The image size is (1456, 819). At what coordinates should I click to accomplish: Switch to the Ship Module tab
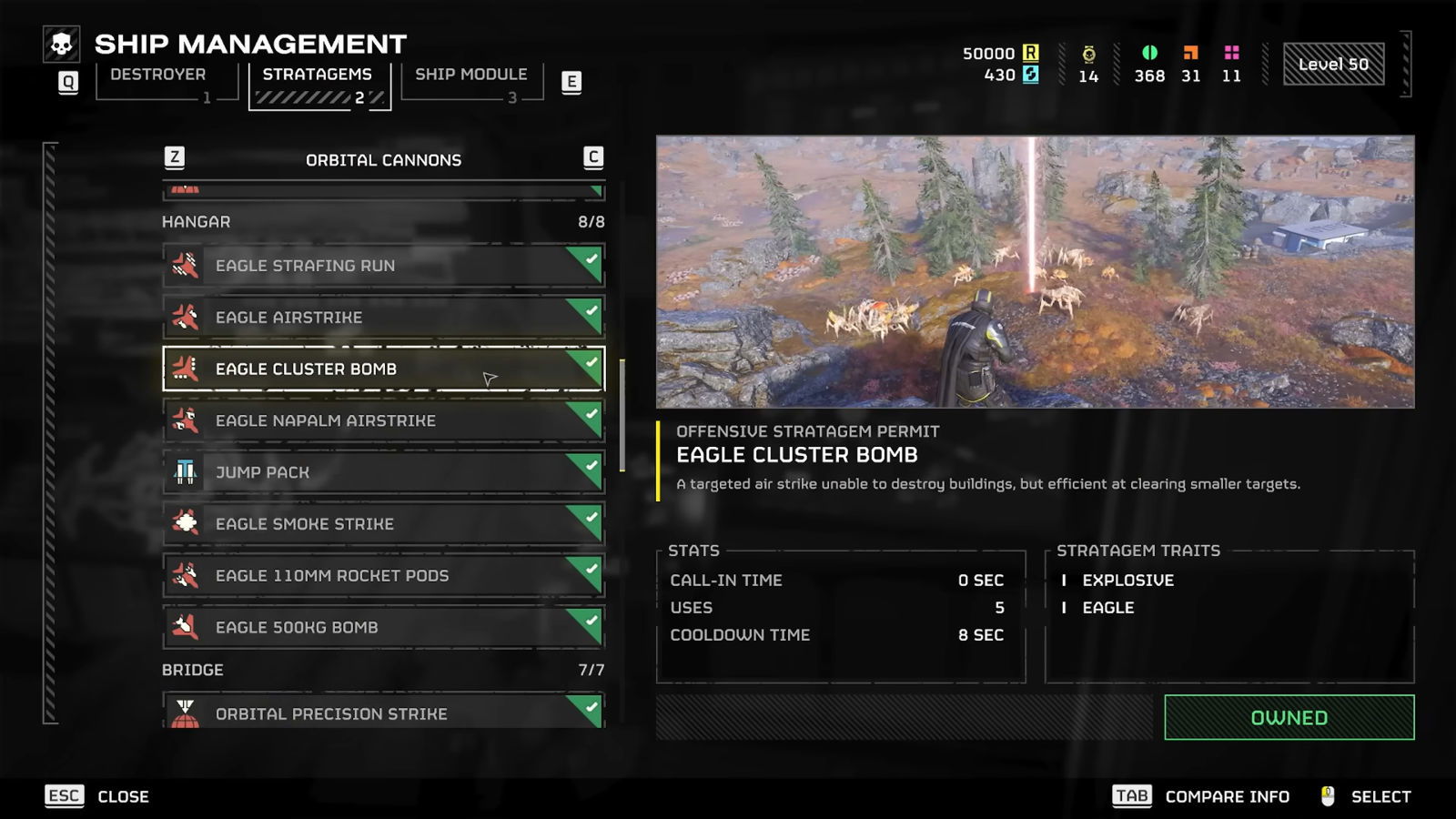pos(470,74)
